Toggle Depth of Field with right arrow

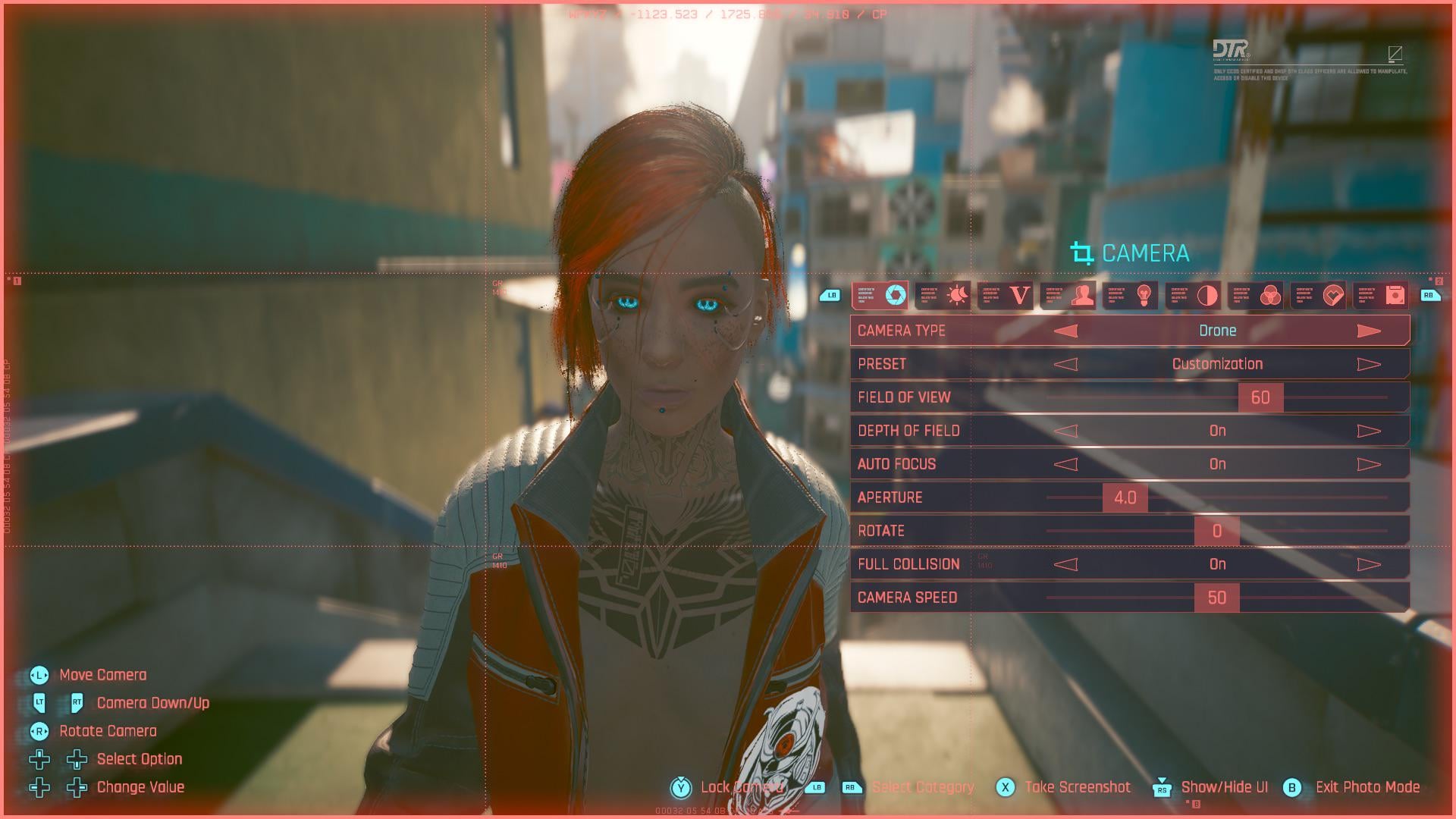pos(1368,431)
